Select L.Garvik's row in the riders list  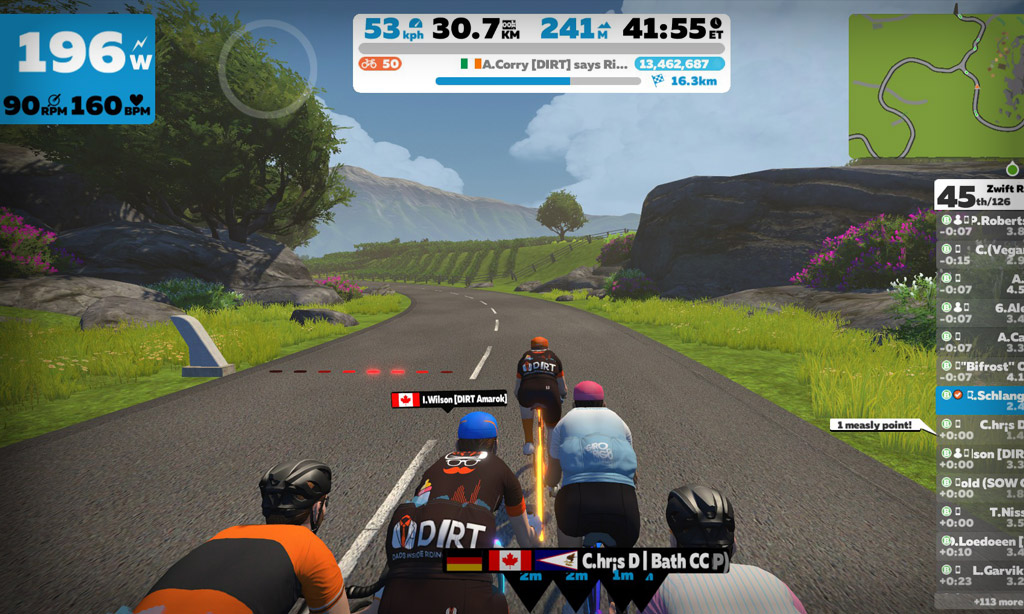980,574
